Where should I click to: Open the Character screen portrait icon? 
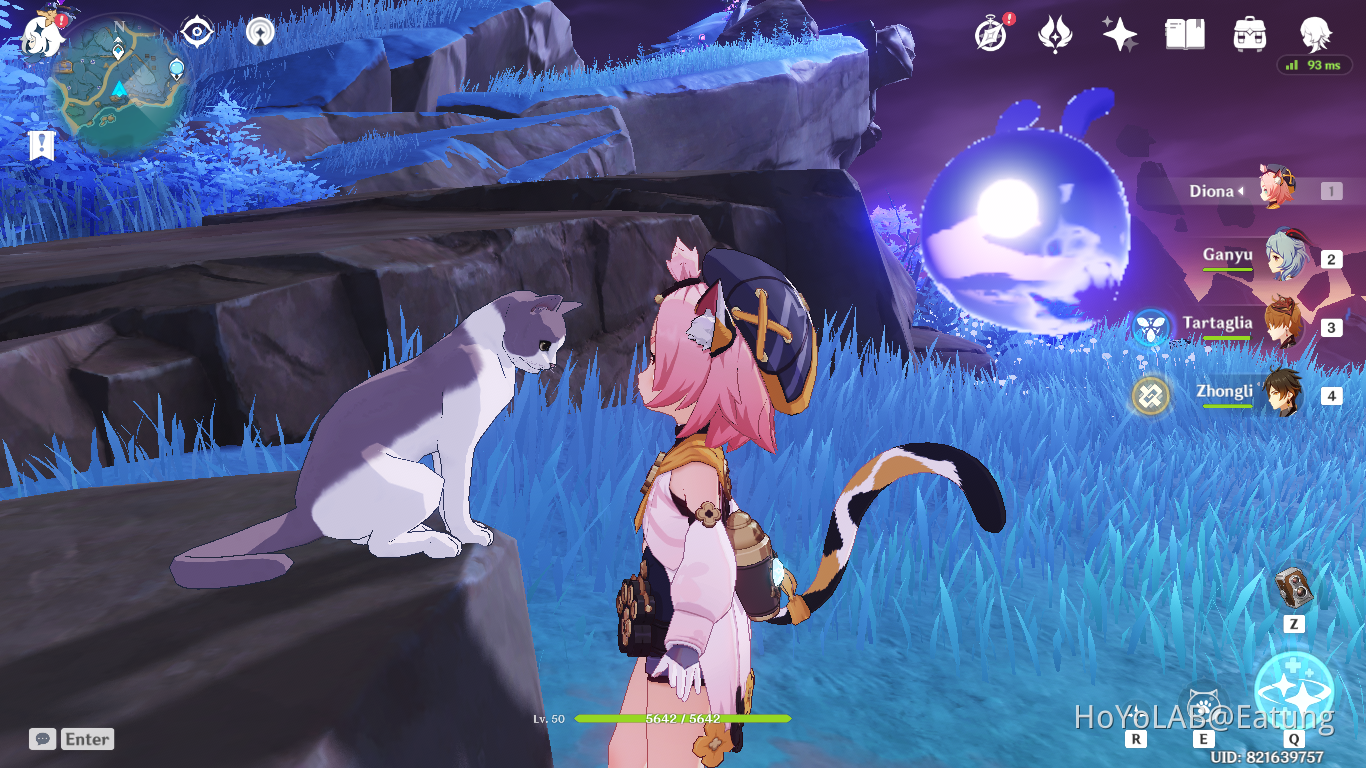1316,35
